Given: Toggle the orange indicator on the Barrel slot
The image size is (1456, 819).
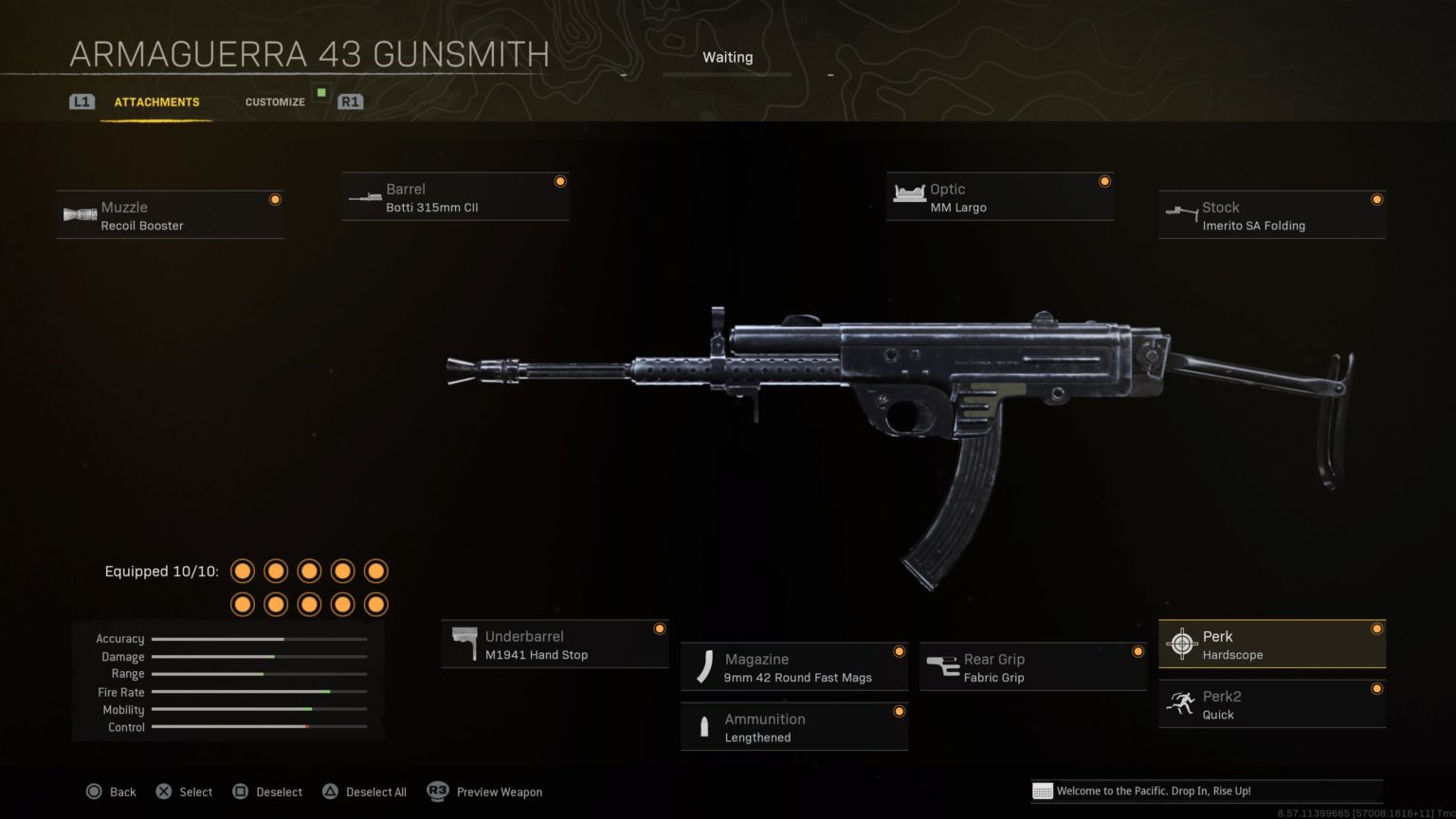Looking at the screenshot, I should pyautogui.click(x=560, y=180).
